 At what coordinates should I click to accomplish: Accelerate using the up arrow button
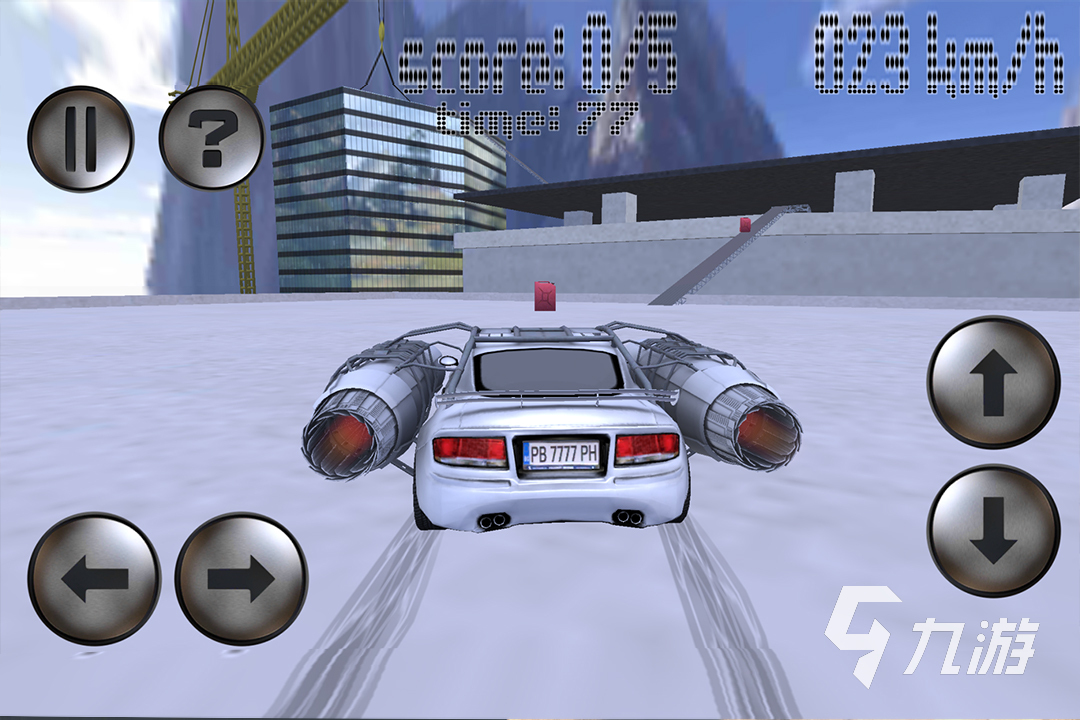click(x=993, y=382)
